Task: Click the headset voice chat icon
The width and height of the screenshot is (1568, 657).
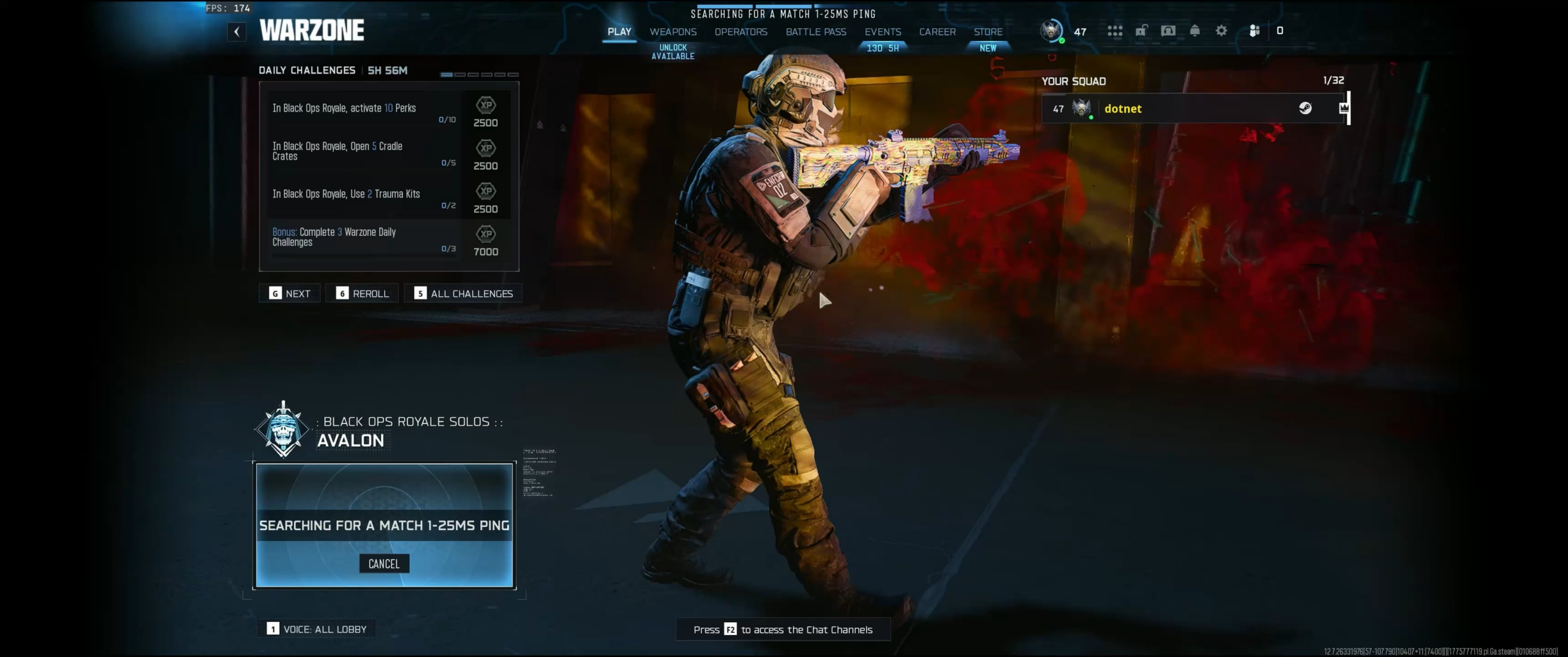Action: [x=1168, y=31]
